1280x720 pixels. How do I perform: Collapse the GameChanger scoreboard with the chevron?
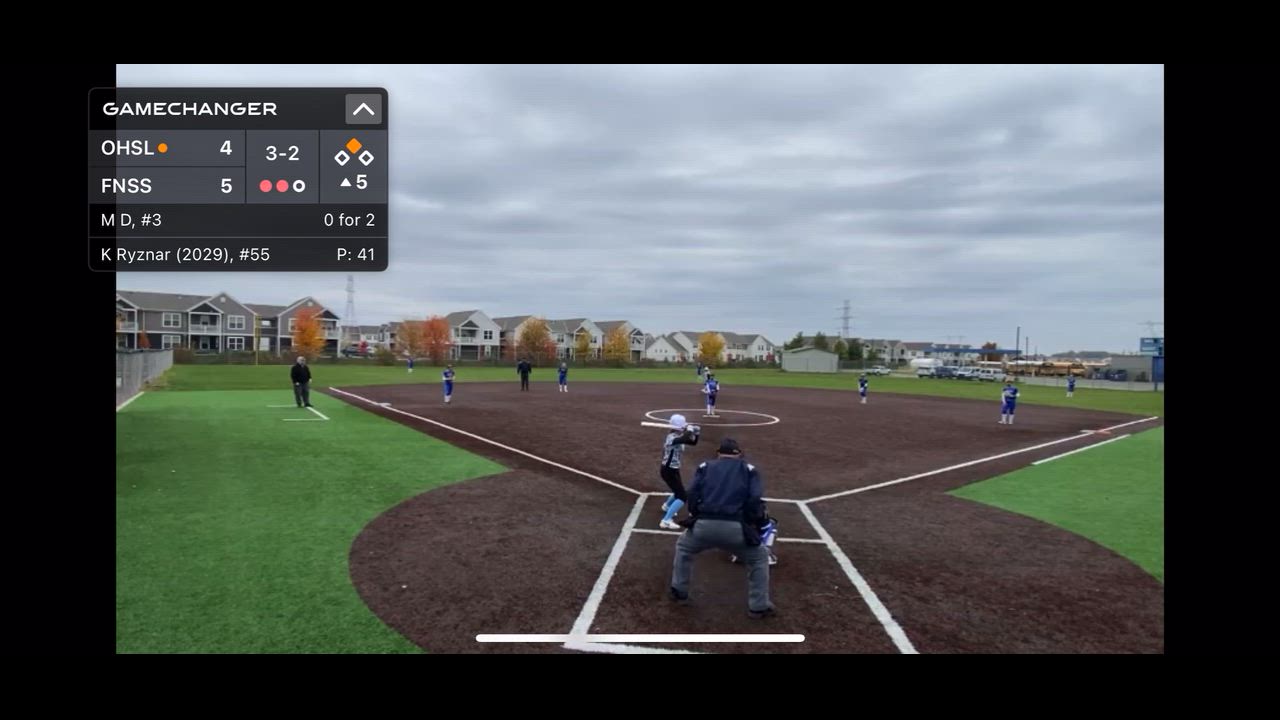[x=363, y=109]
